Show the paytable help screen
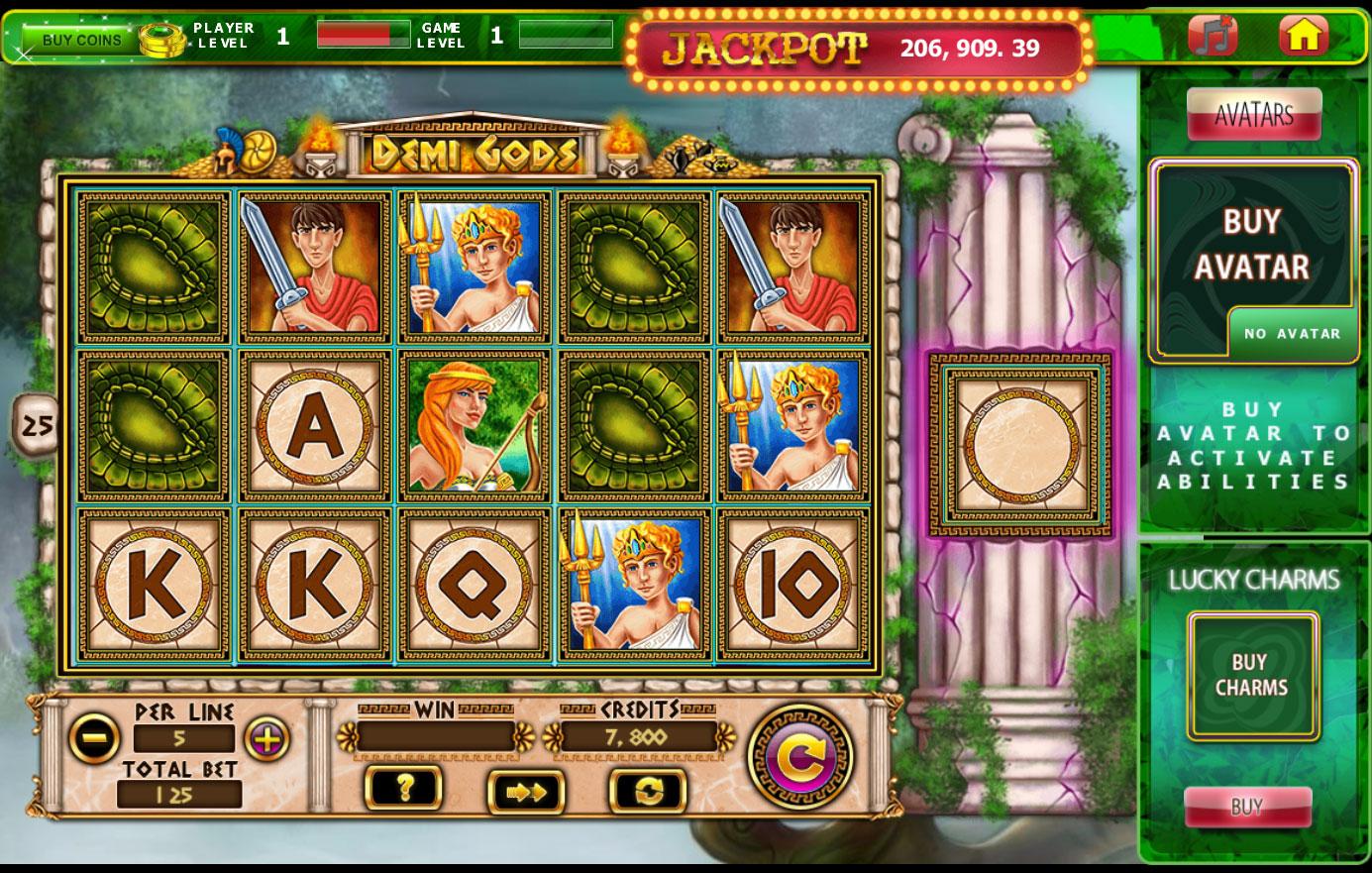 (x=404, y=789)
